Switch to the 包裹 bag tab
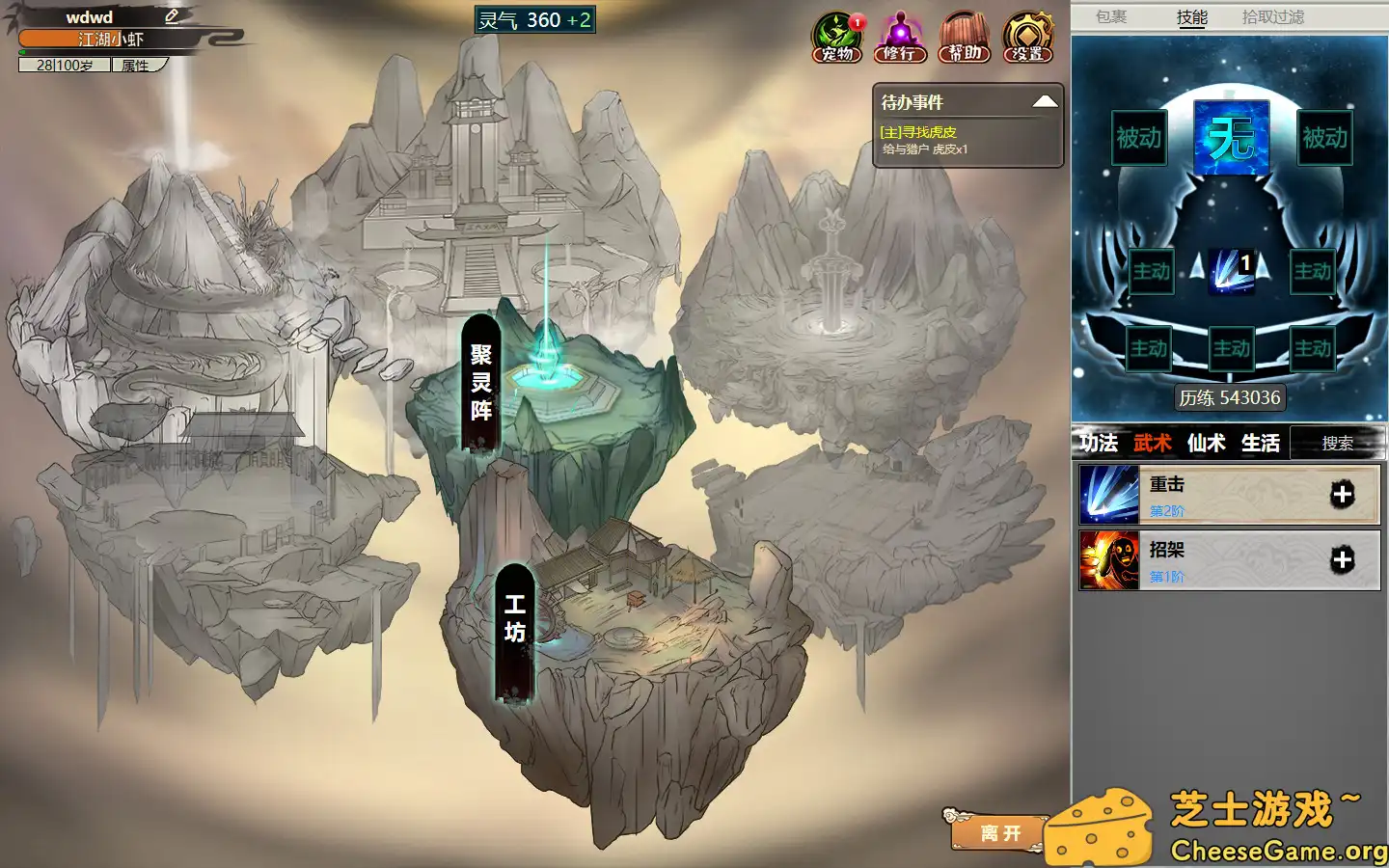The image size is (1389, 868). (x=1111, y=16)
